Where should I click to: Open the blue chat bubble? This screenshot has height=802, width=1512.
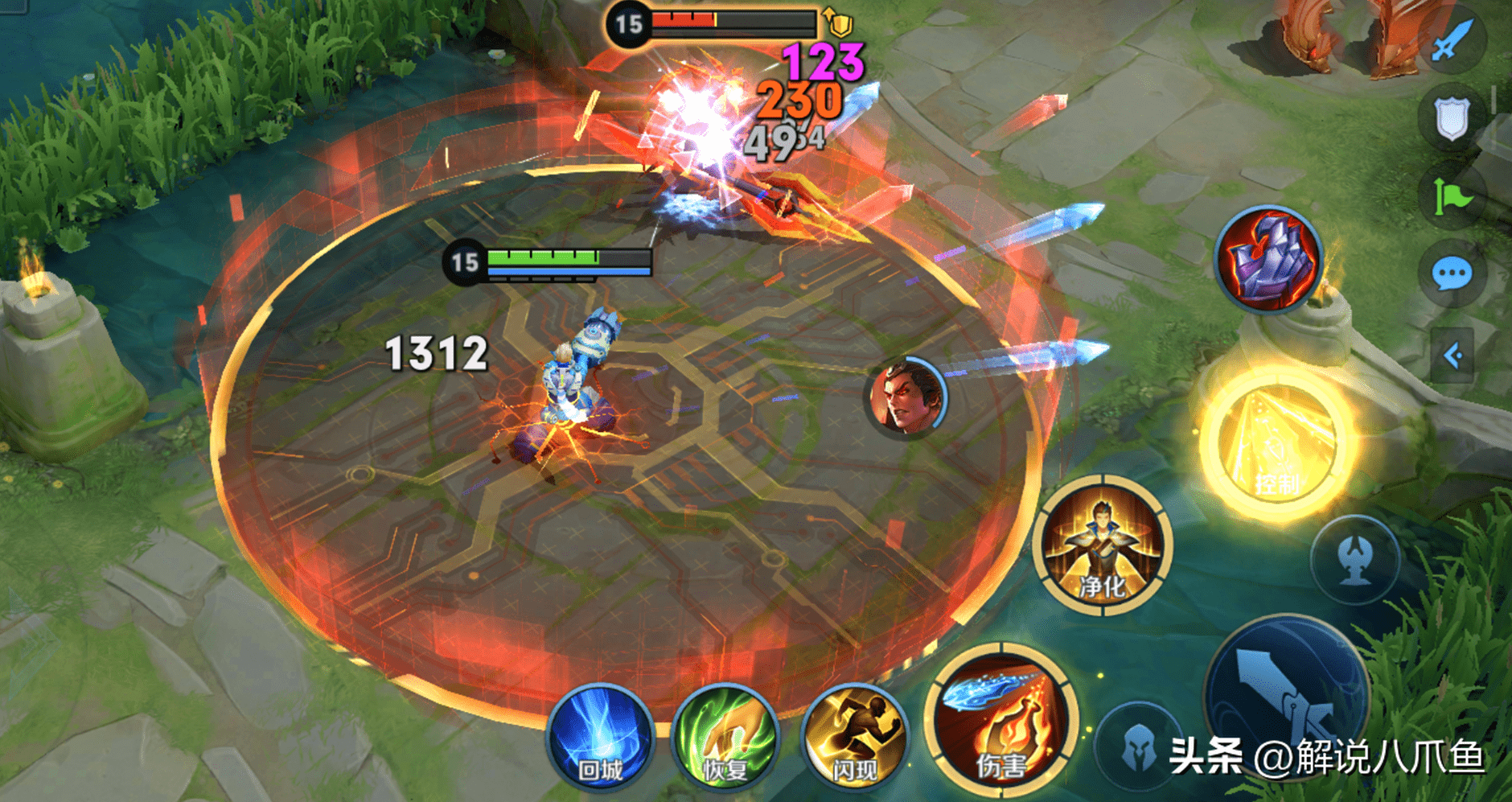1452,274
